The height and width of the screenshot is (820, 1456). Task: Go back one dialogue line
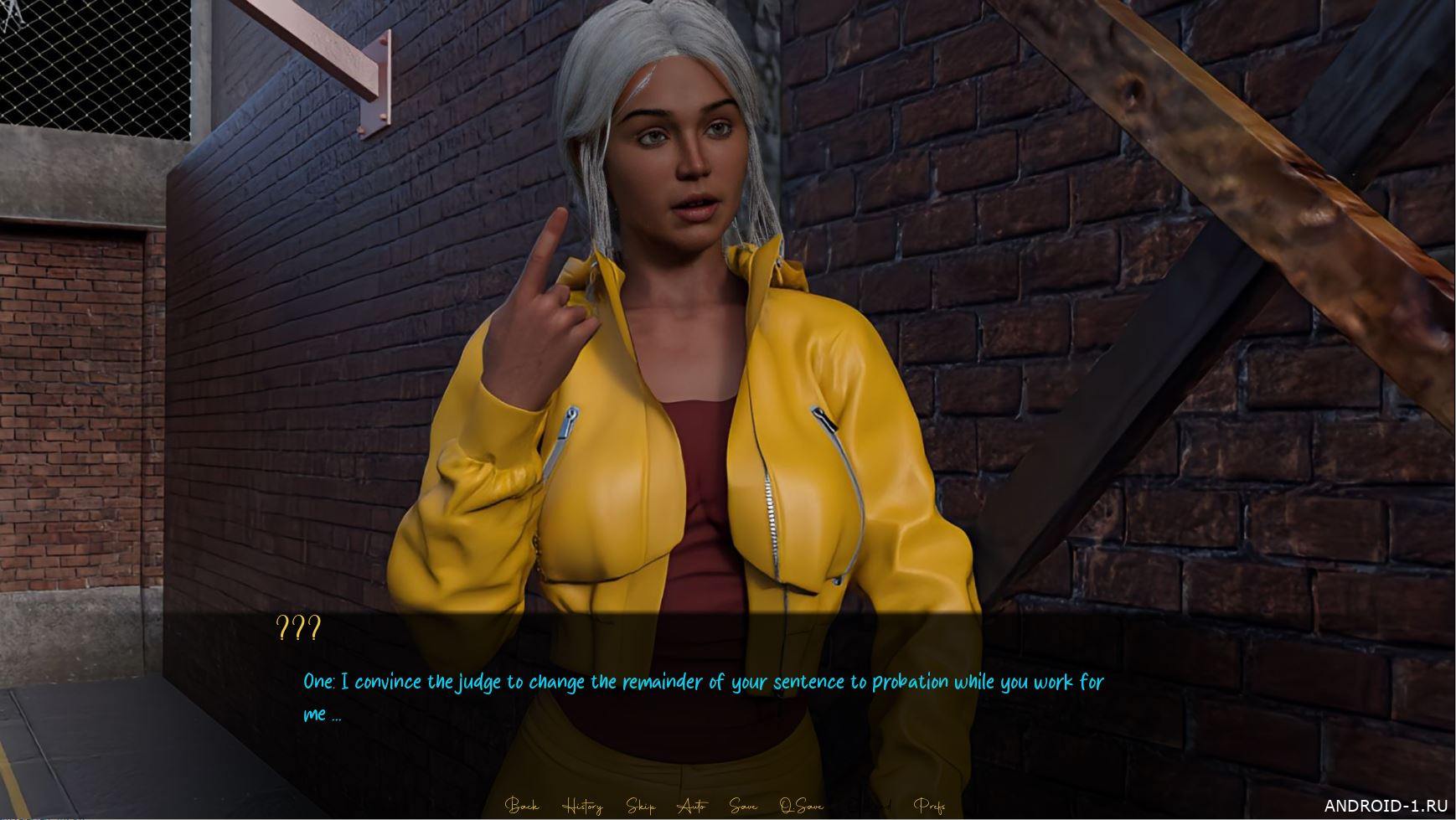coord(522,806)
